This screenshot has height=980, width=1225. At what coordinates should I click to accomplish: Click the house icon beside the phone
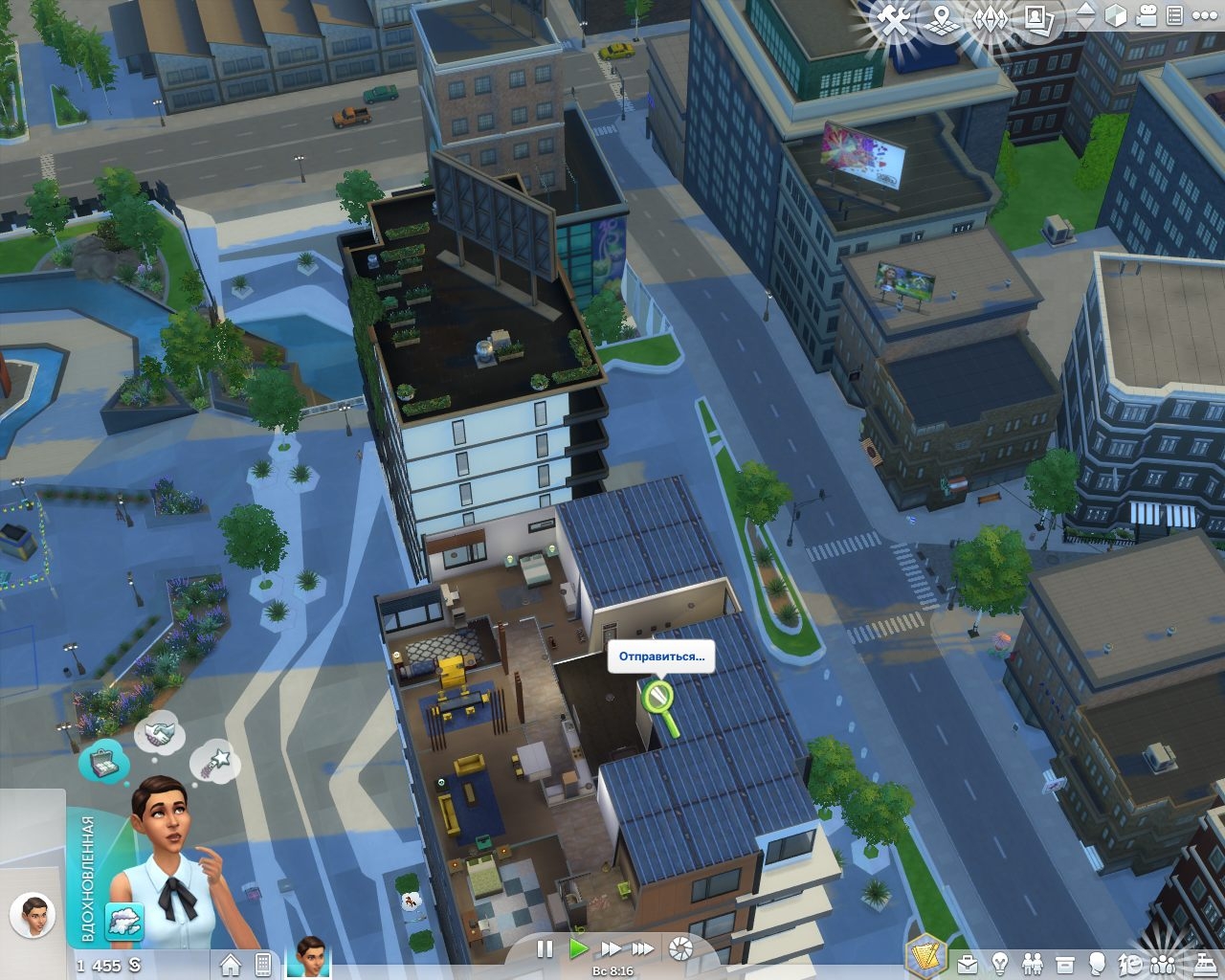point(230,964)
